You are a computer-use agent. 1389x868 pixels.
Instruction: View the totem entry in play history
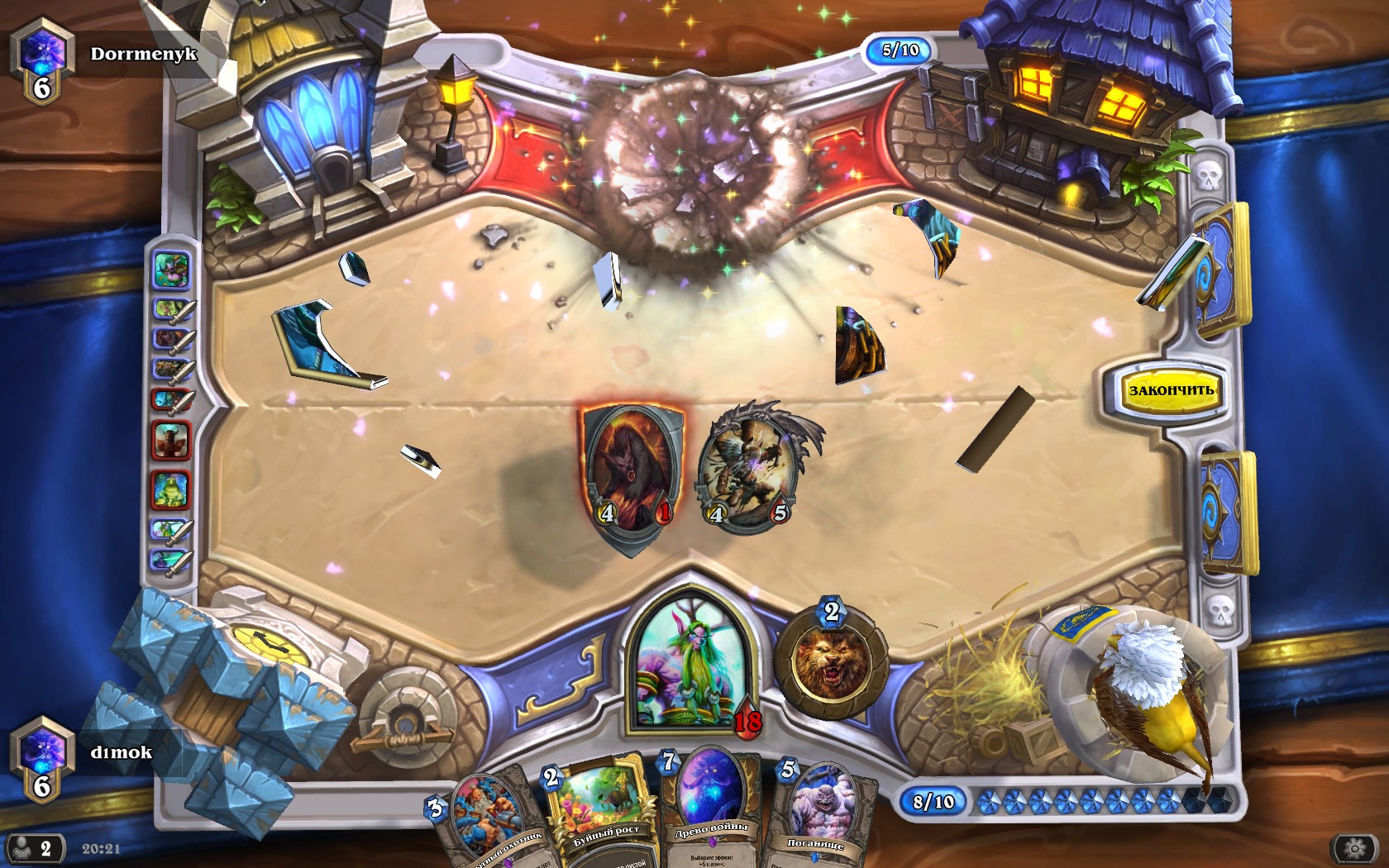click(x=171, y=438)
